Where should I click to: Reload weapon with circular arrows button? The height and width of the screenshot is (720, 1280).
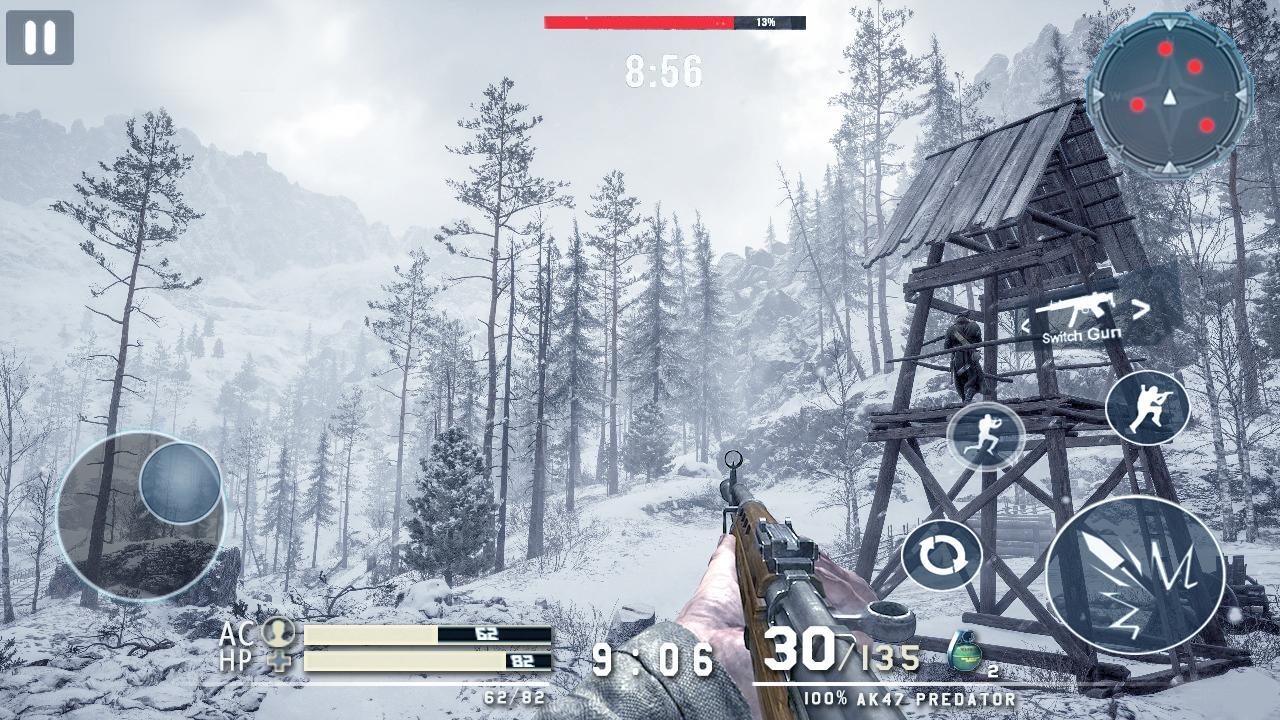[941, 554]
